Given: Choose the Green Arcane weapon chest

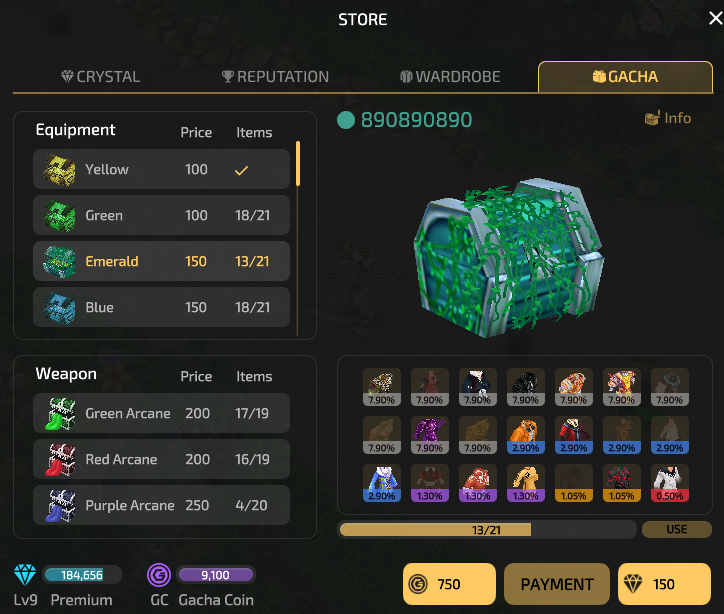Looking at the screenshot, I should (x=161, y=414).
